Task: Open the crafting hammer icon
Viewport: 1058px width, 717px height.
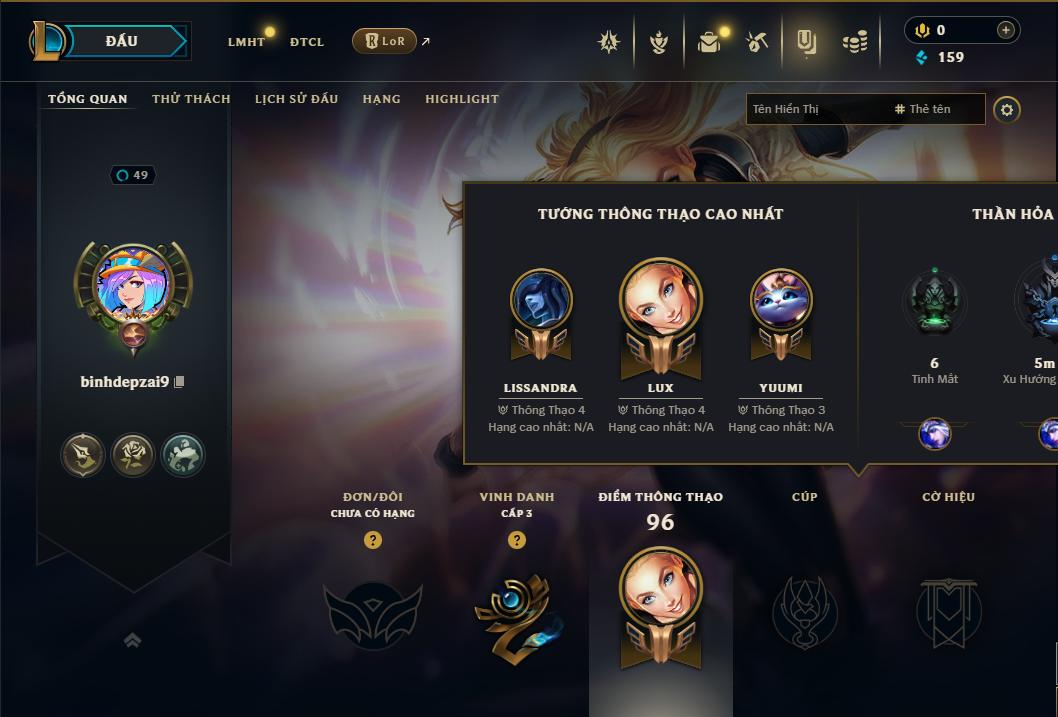Action: click(x=757, y=42)
